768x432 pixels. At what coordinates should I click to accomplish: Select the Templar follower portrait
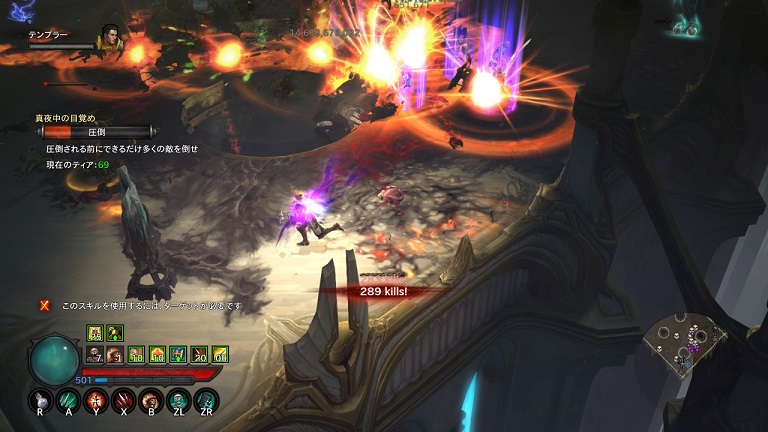[108, 40]
